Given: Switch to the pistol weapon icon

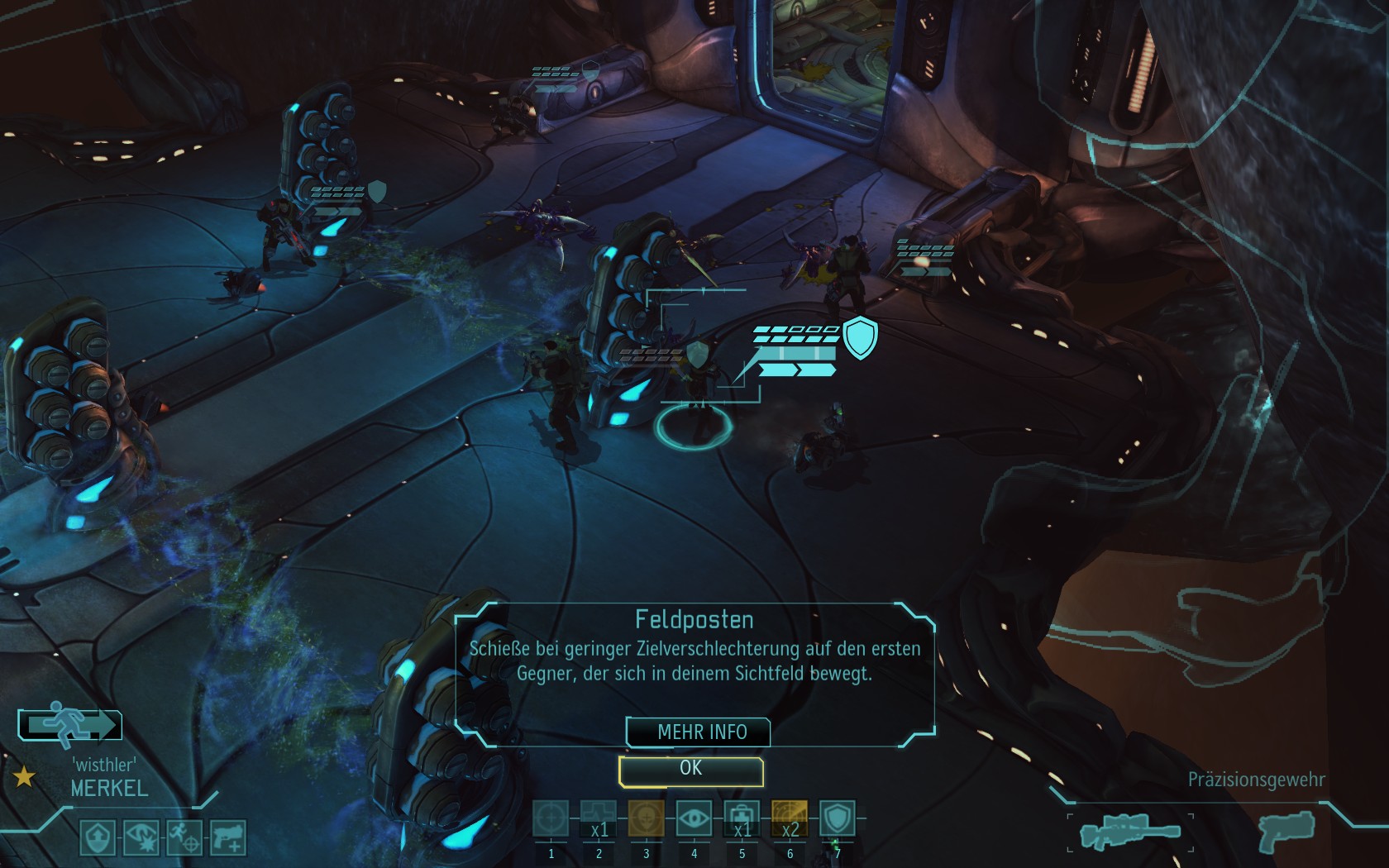Looking at the screenshot, I should click(1283, 831).
